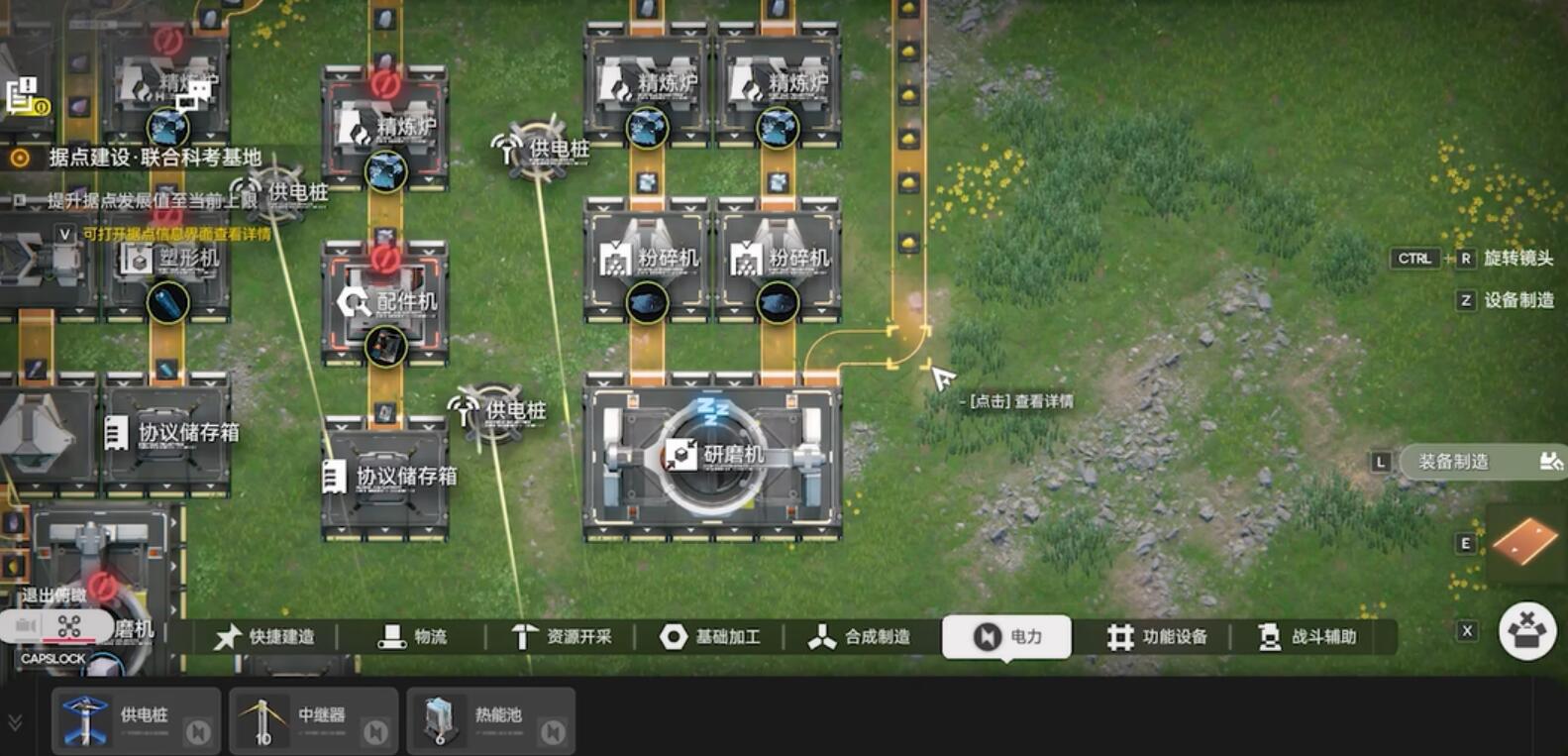The width and height of the screenshot is (1568, 756).
Task: Toggle the drone overhead view mode
Action: [69, 626]
